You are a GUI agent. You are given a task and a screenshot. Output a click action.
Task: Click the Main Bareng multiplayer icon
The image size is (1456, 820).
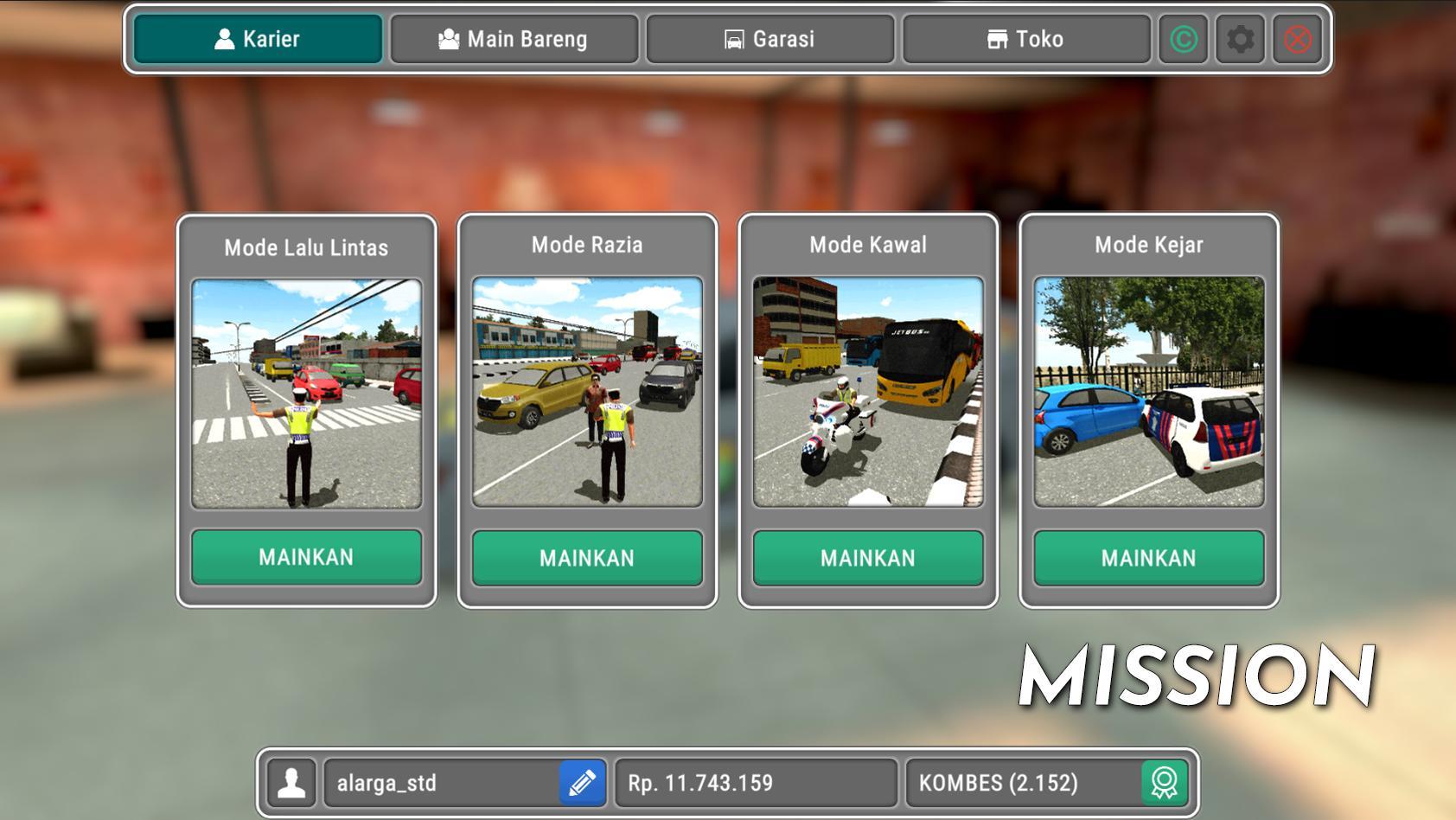pyautogui.click(x=450, y=38)
